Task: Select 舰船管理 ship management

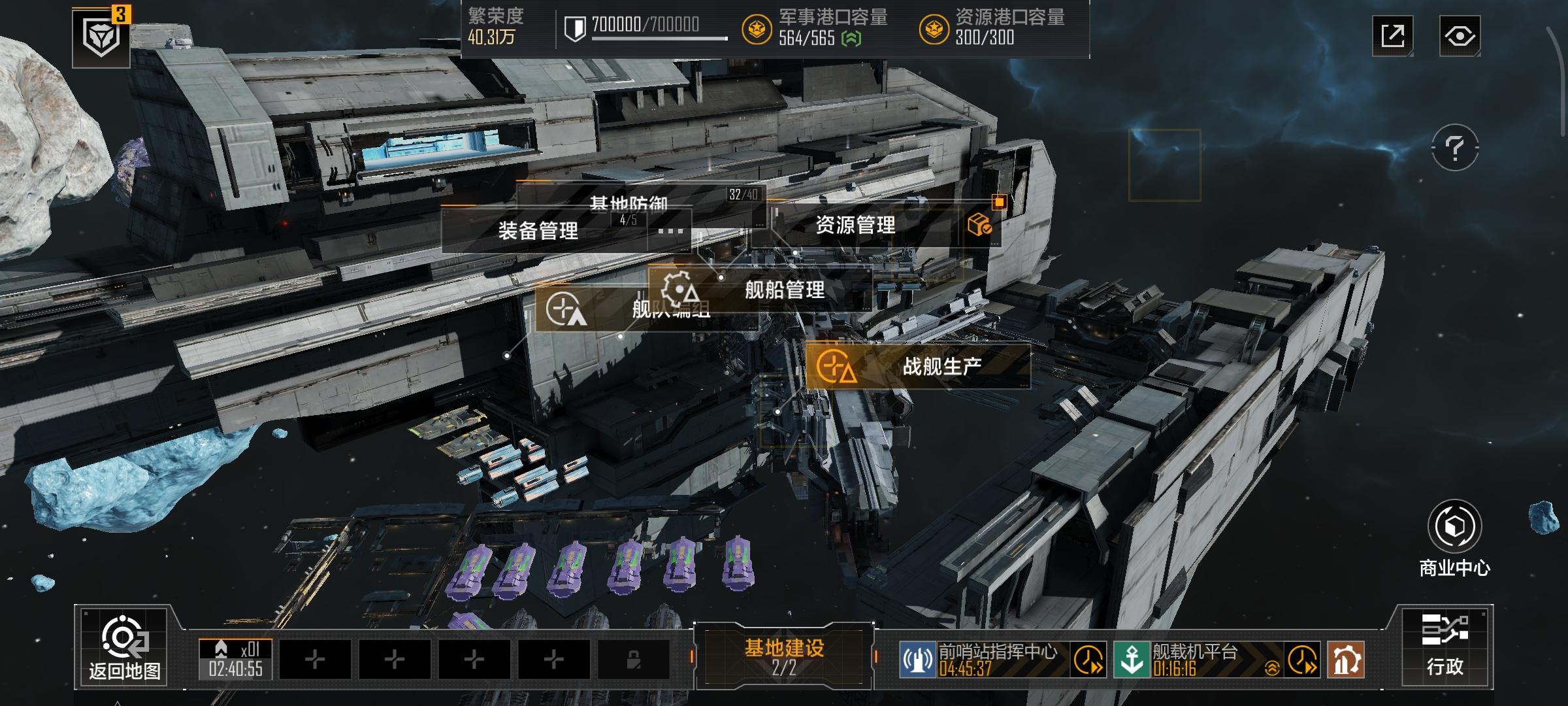Action: [784, 290]
